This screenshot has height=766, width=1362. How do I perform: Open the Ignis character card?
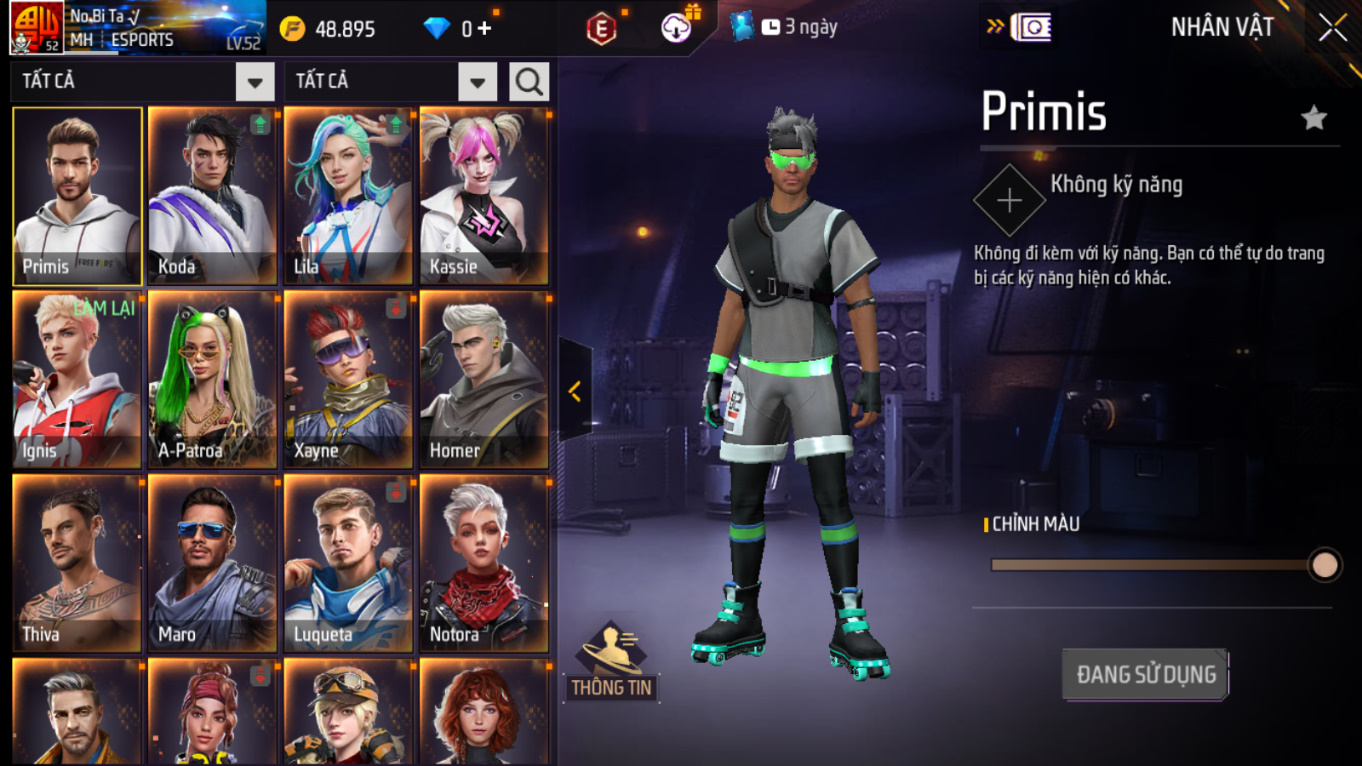(x=77, y=380)
